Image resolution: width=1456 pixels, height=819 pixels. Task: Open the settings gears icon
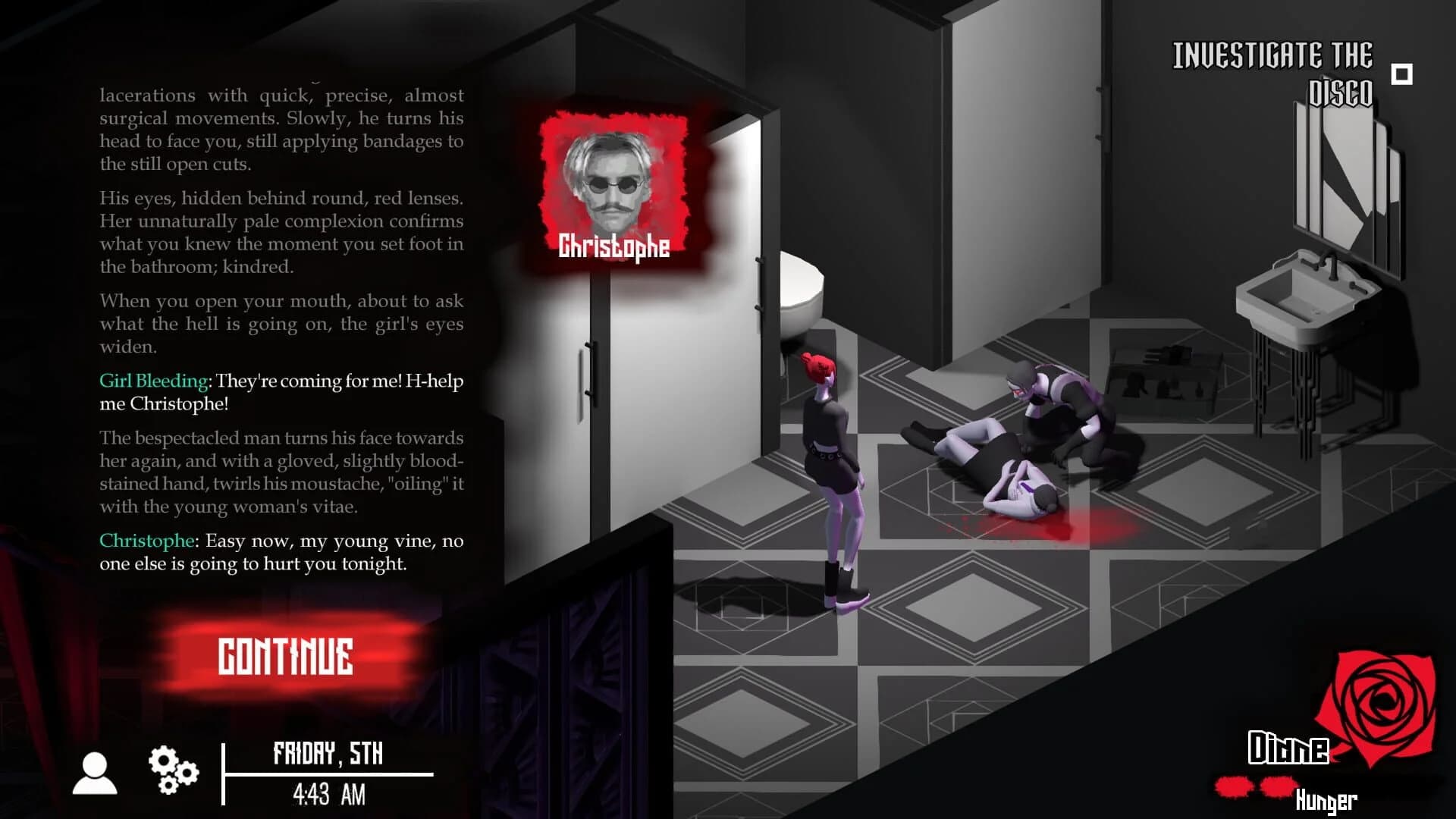click(x=173, y=767)
